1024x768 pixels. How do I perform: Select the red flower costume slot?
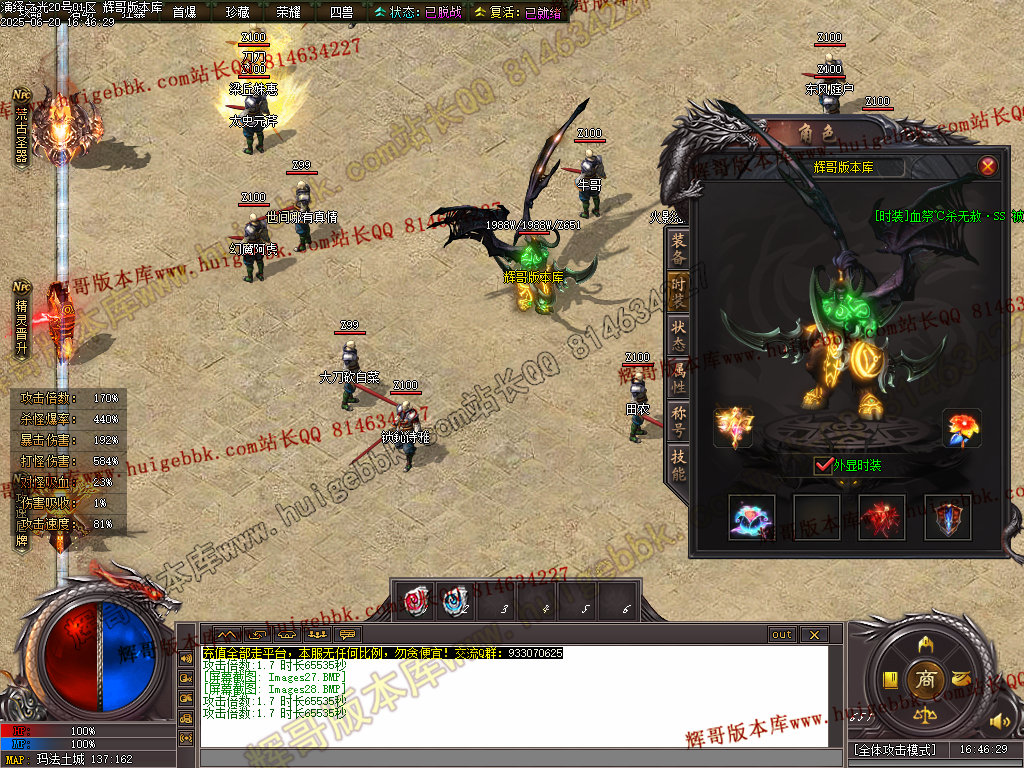pos(962,428)
